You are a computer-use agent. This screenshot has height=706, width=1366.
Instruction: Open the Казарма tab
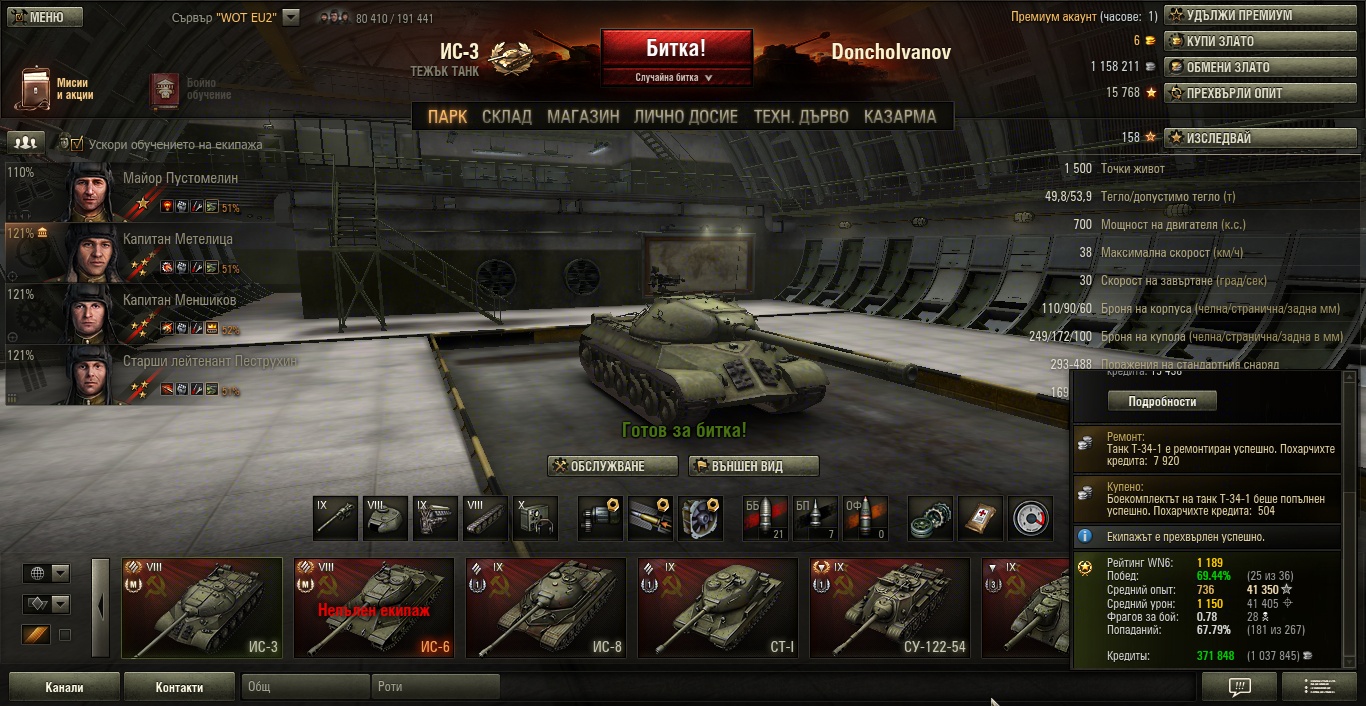click(900, 116)
